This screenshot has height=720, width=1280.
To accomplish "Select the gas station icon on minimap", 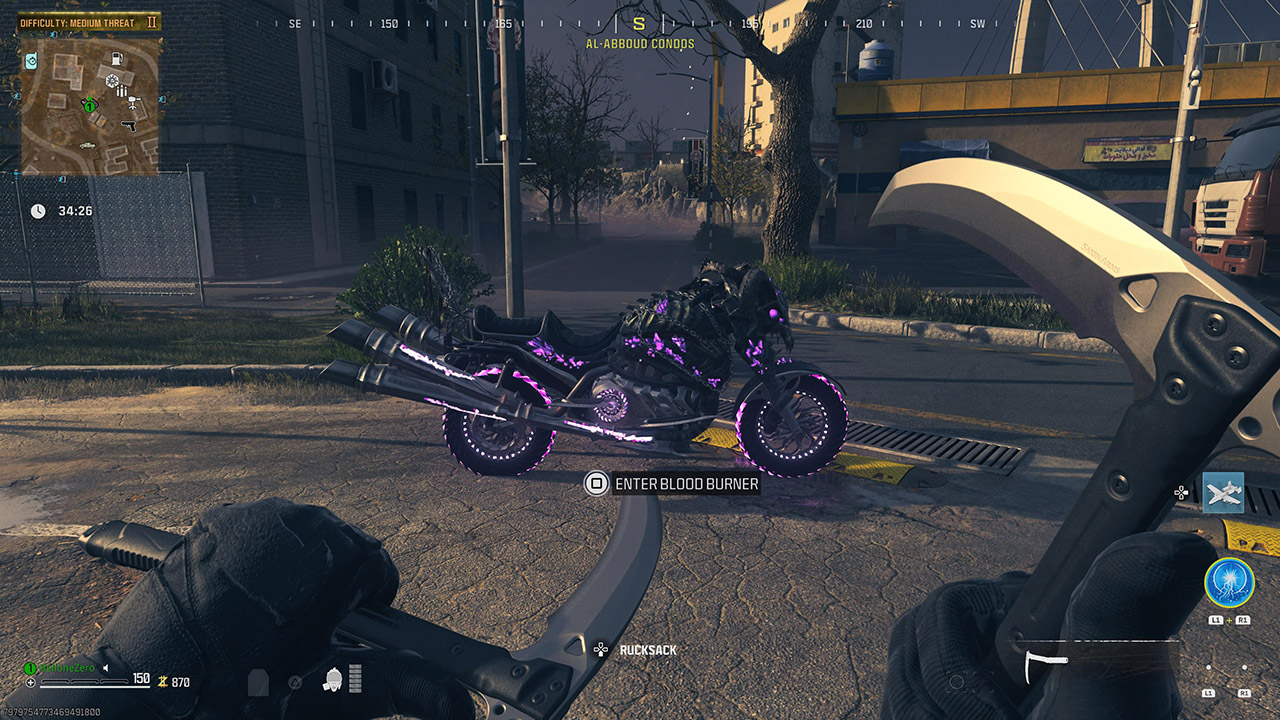I will point(117,60).
